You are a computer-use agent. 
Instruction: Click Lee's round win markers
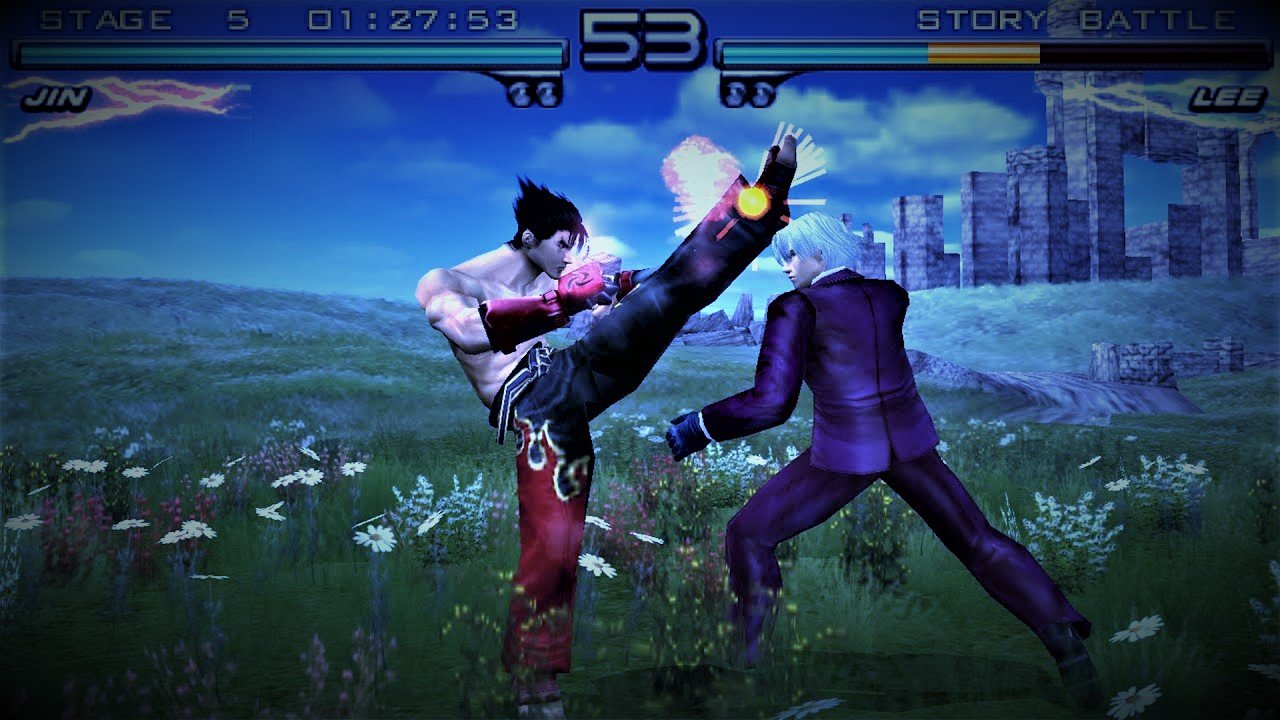click(744, 93)
